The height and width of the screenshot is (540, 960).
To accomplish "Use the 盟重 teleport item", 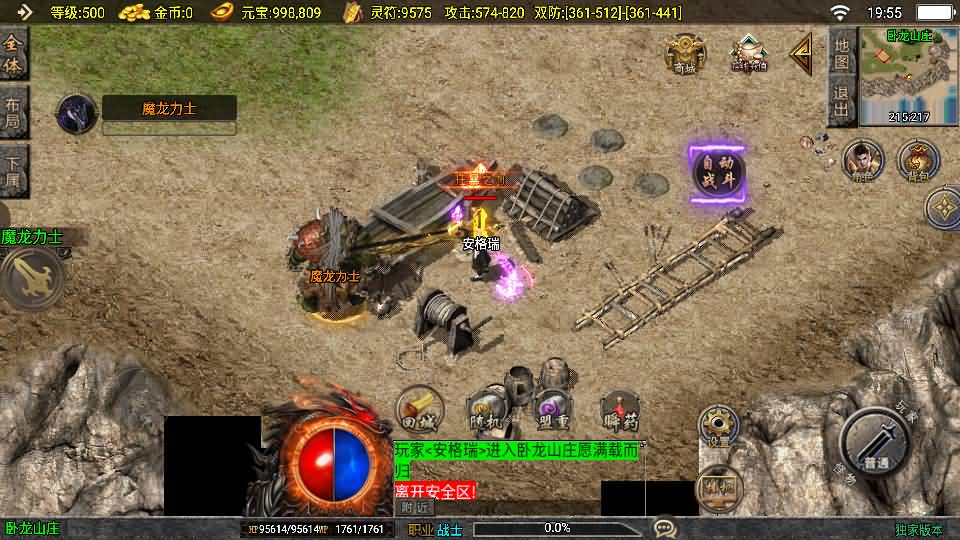I will 553,409.
